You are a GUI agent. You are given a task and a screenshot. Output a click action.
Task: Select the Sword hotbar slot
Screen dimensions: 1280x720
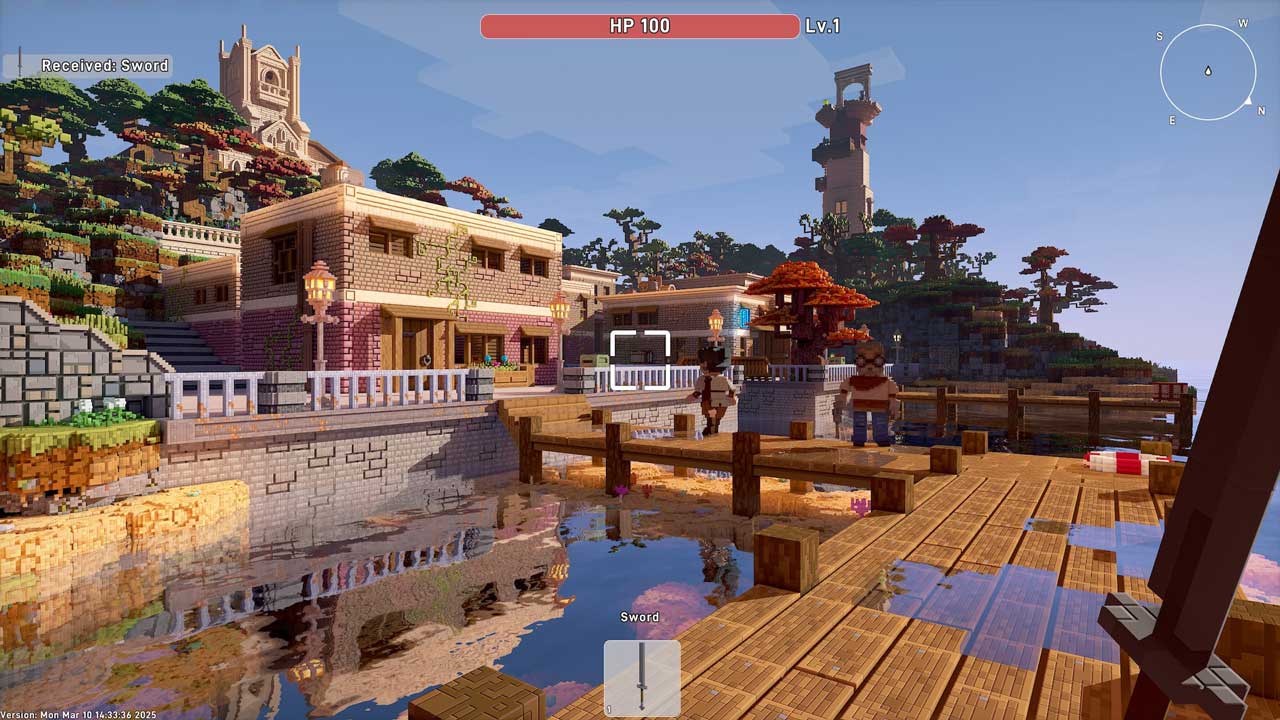642,677
